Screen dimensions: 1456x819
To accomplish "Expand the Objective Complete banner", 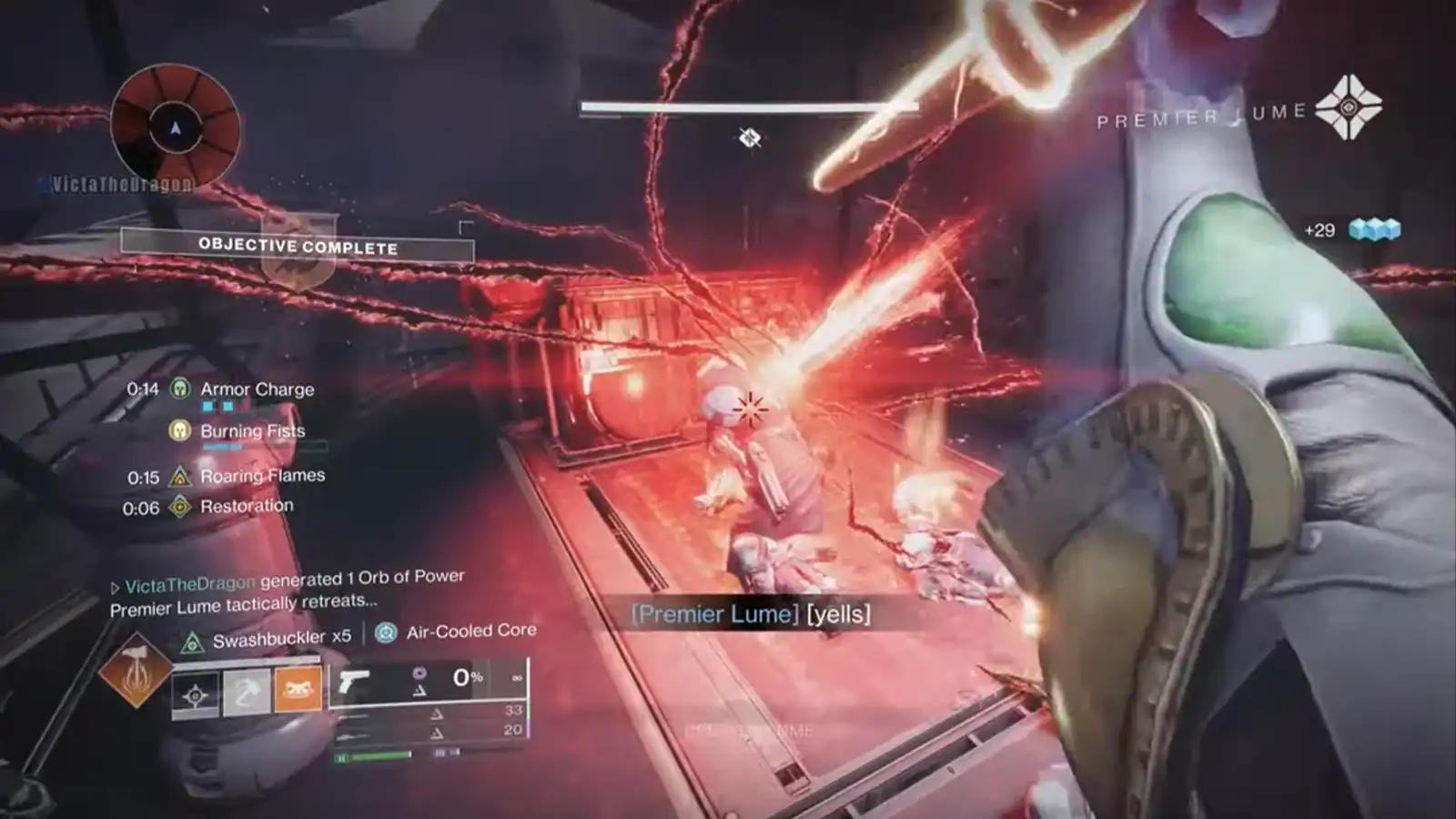I will point(298,246).
